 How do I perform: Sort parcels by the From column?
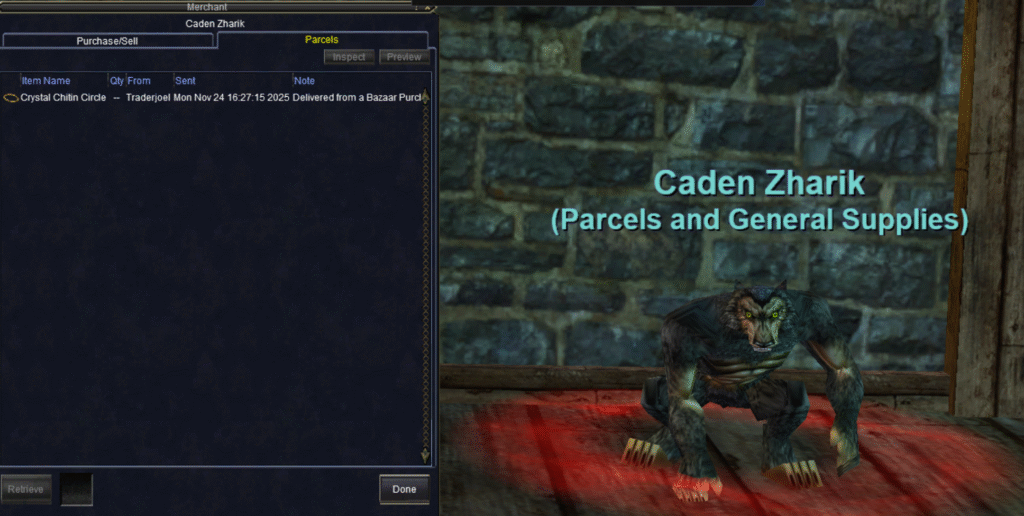tap(139, 80)
